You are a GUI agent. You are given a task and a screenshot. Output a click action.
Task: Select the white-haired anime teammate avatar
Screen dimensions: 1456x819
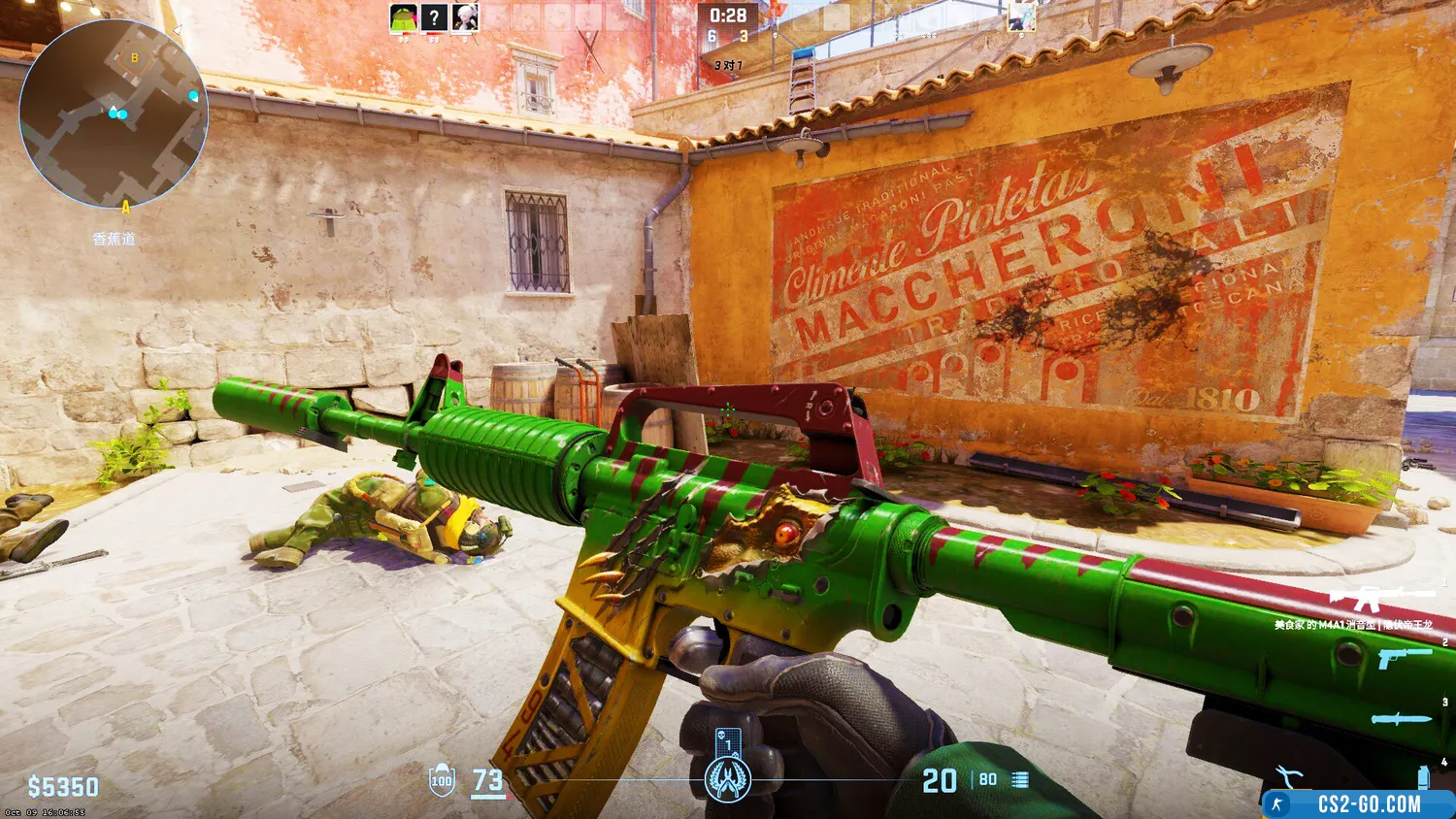[x=465, y=17]
